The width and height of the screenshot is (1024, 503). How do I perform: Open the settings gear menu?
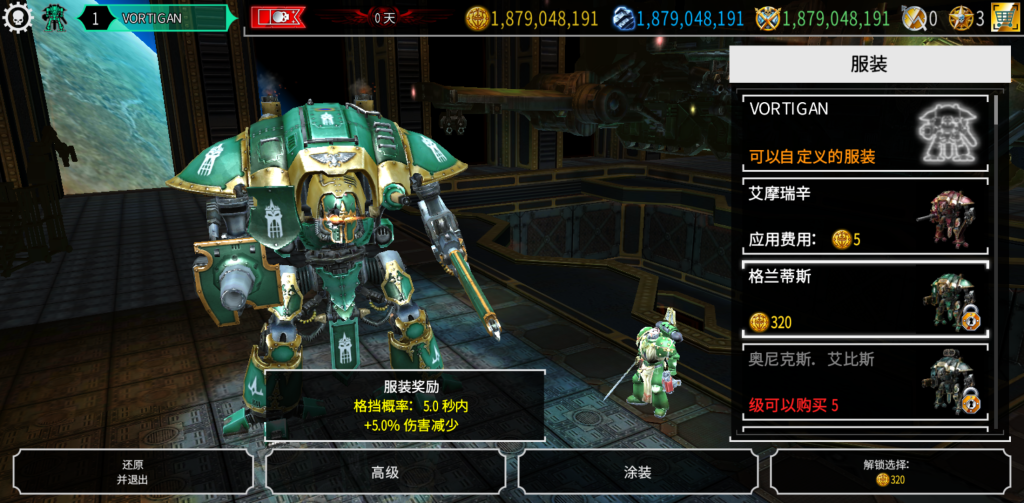pyautogui.click(x=17, y=17)
